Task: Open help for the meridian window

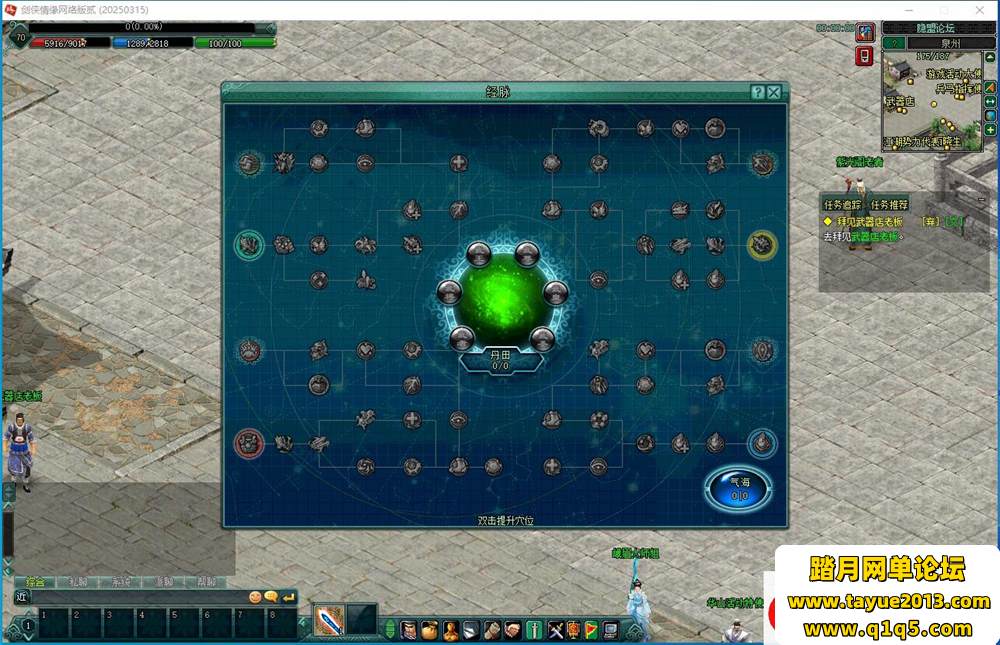Action: (x=758, y=92)
